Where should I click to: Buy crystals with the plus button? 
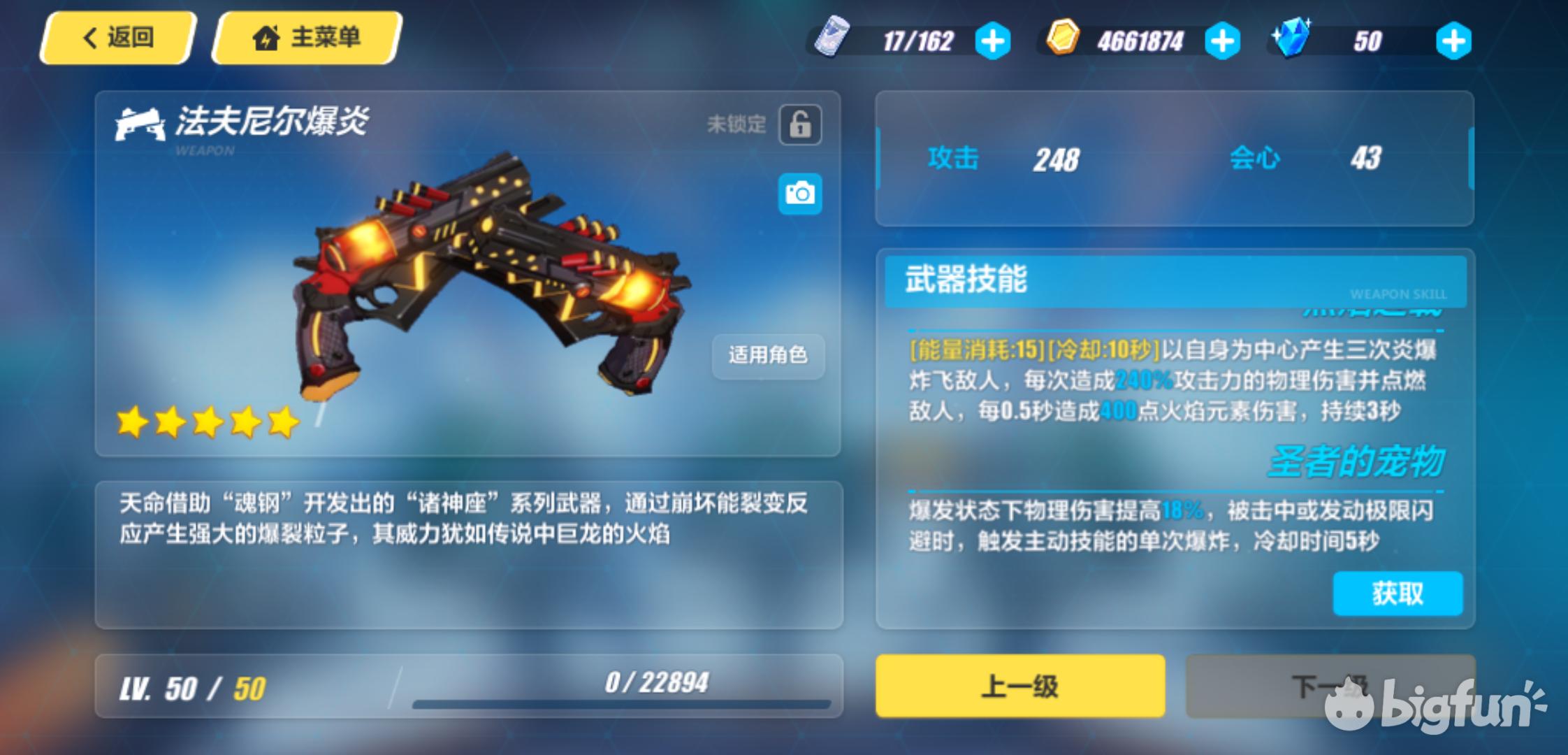pyautogui.click(x=1453, y=41)
